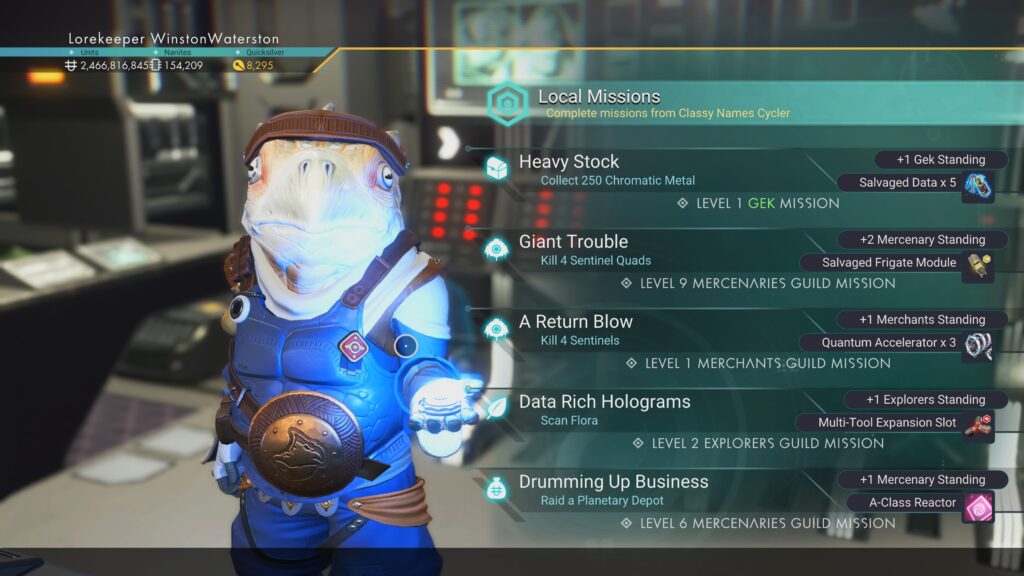
Task: Select the Heavy Stock mission
Action: (569, 162)
